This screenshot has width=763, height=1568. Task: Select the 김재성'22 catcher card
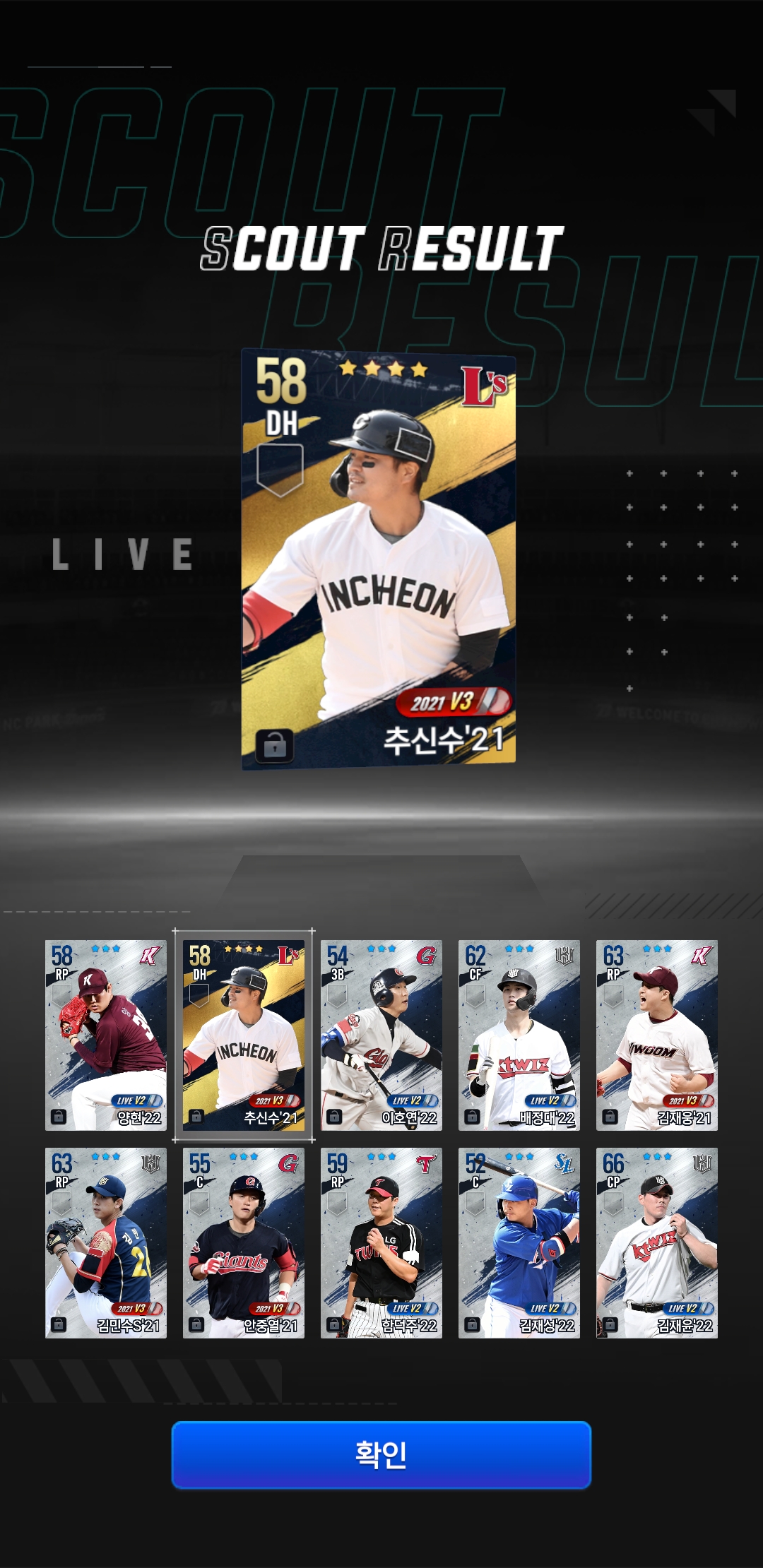(x=519, y=1242)
